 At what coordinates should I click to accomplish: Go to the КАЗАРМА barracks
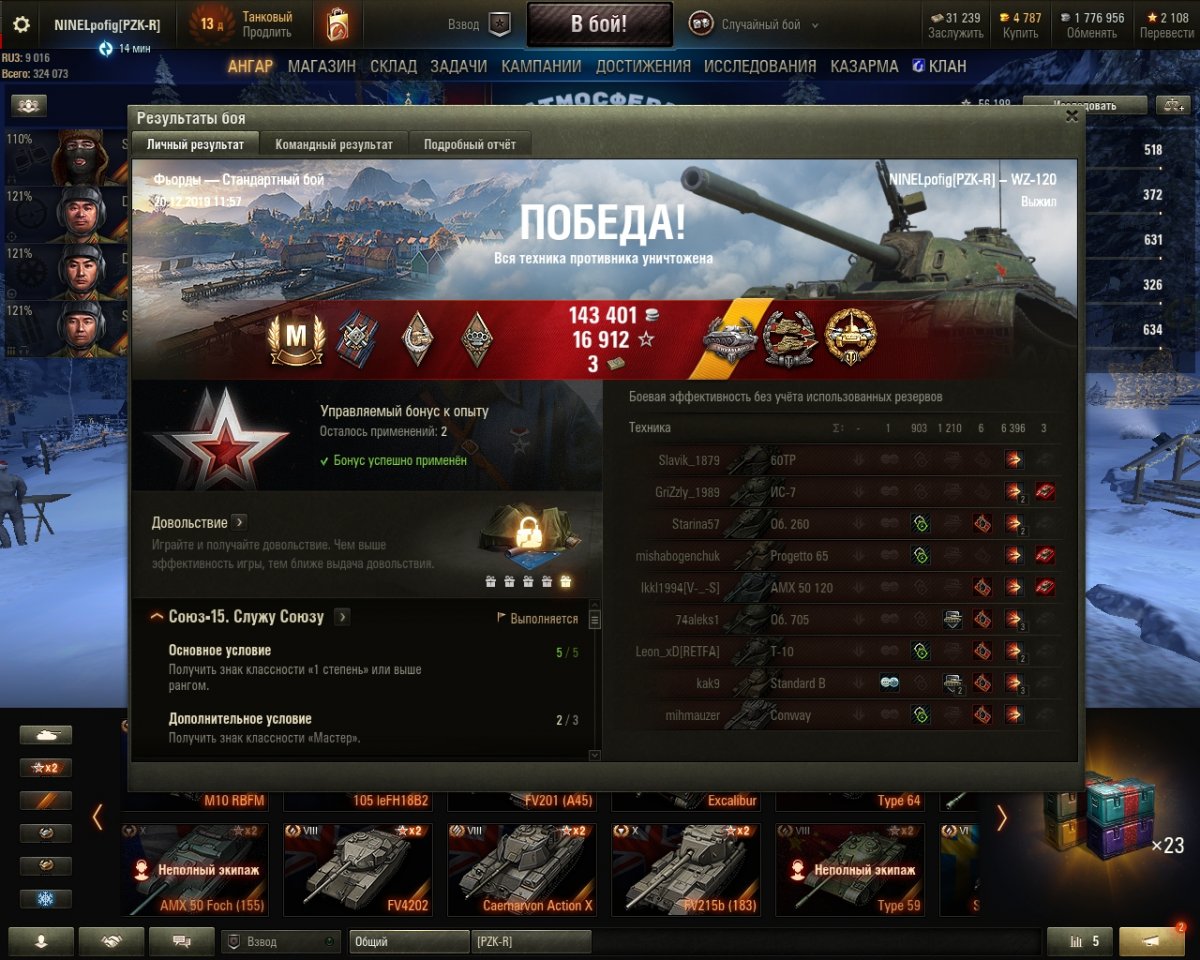(864, 66)
